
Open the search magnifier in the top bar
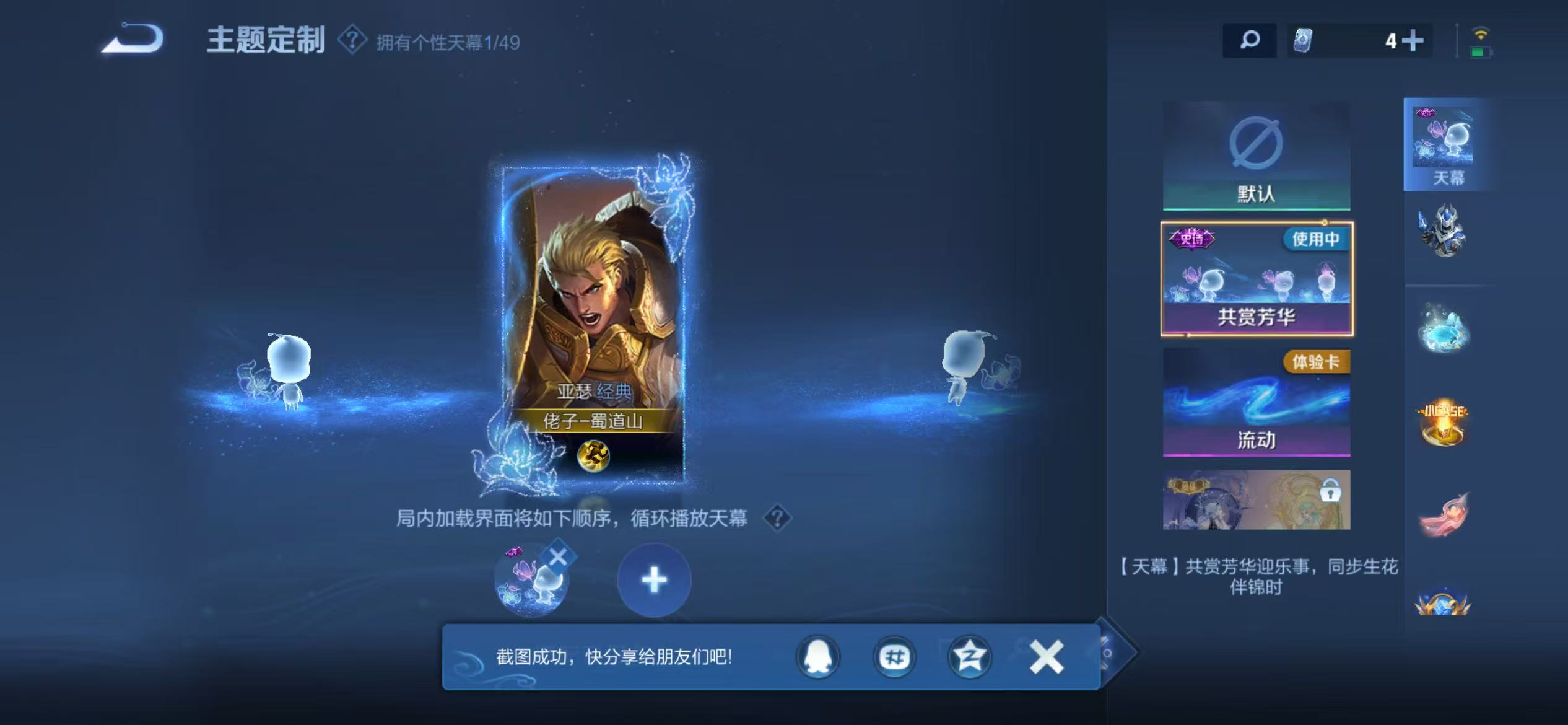(1250, 41)
